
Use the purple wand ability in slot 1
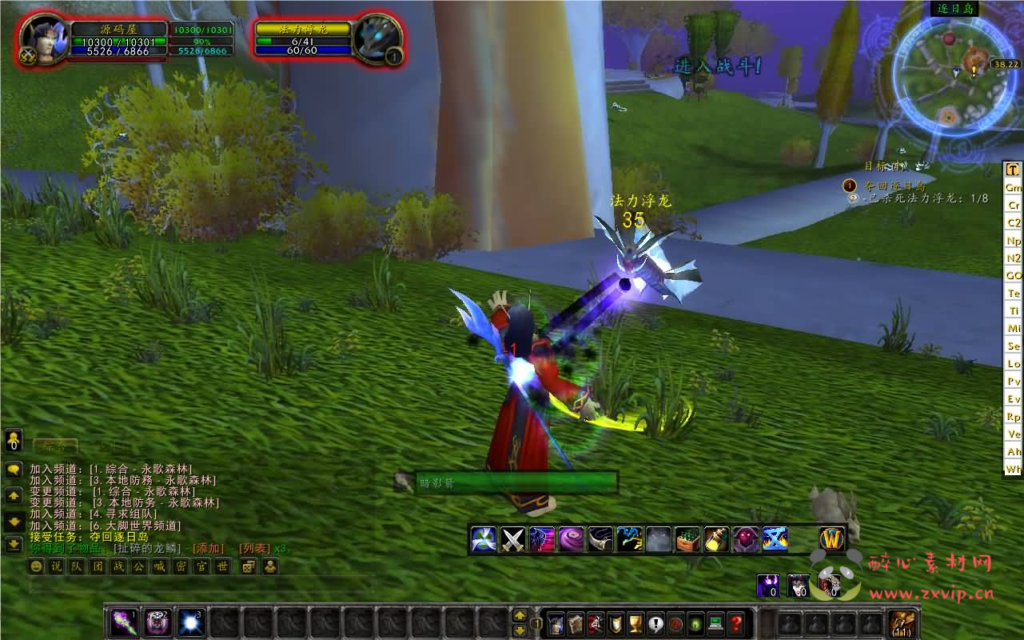click(124, 622)
